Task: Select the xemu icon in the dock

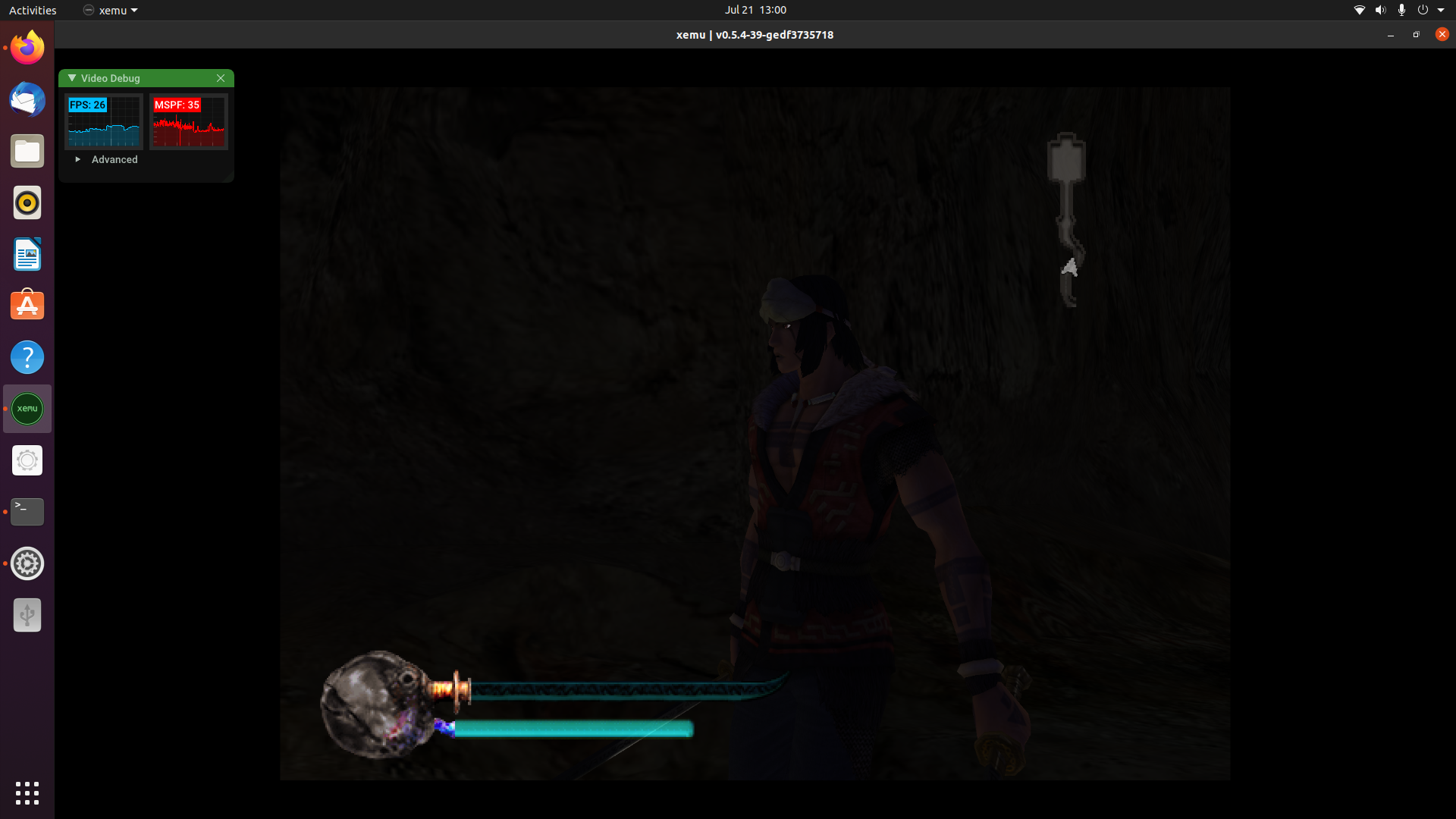Action: [27, 409]
